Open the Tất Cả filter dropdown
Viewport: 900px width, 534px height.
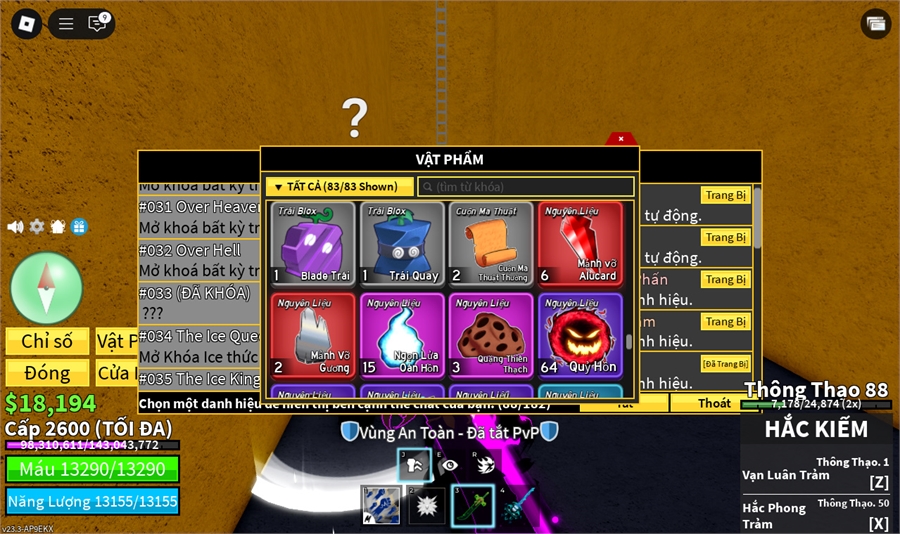coord(339,187)
